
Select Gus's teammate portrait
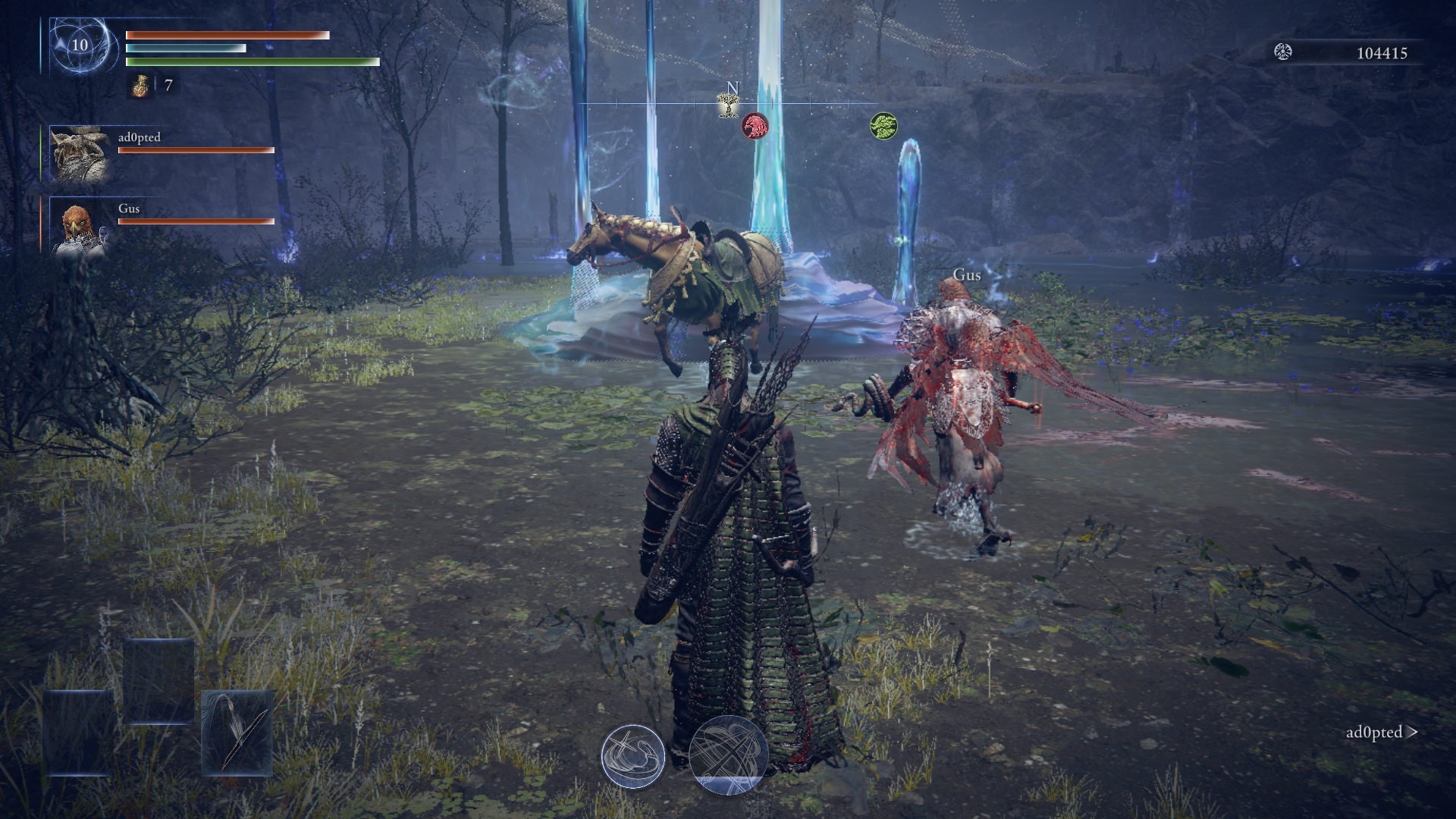[80, 225]
